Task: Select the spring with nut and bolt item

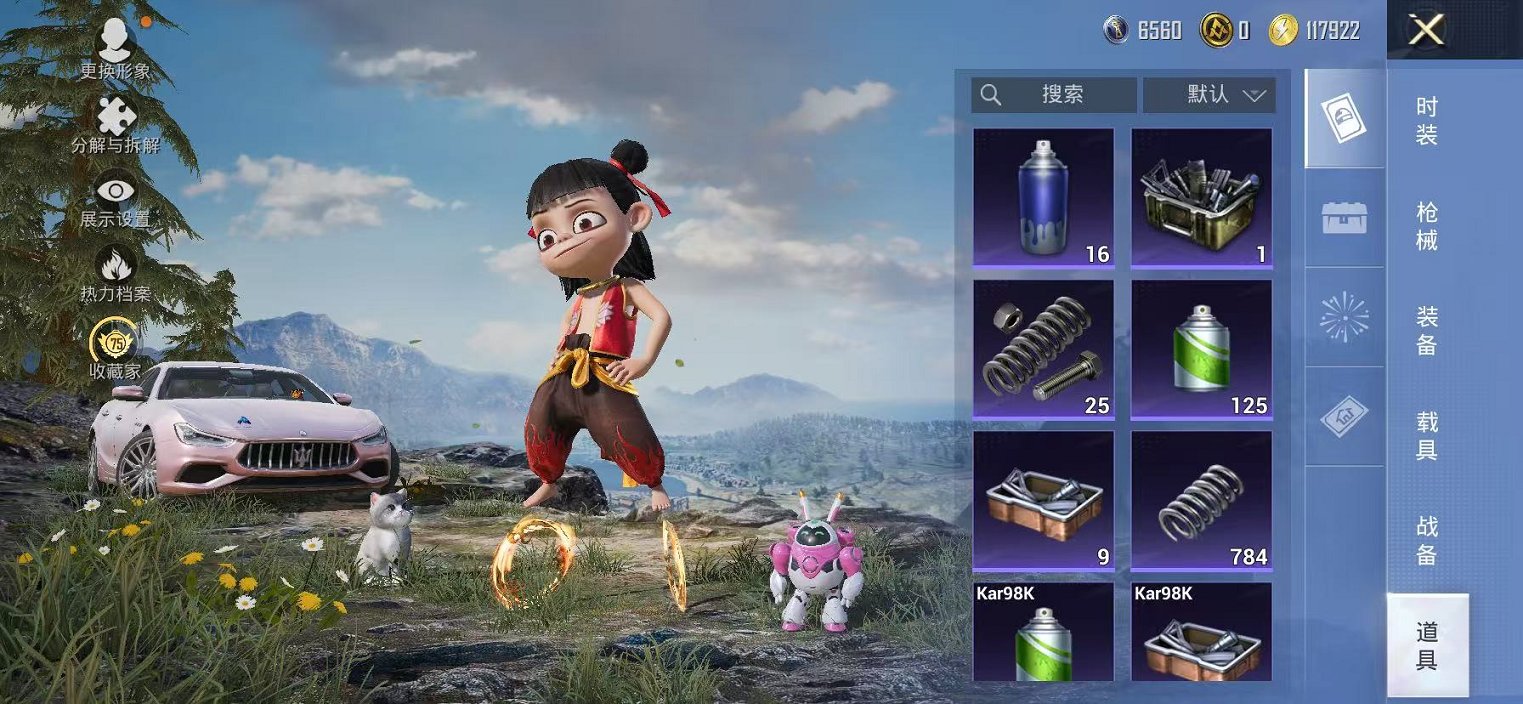Action: [1043, 348]
